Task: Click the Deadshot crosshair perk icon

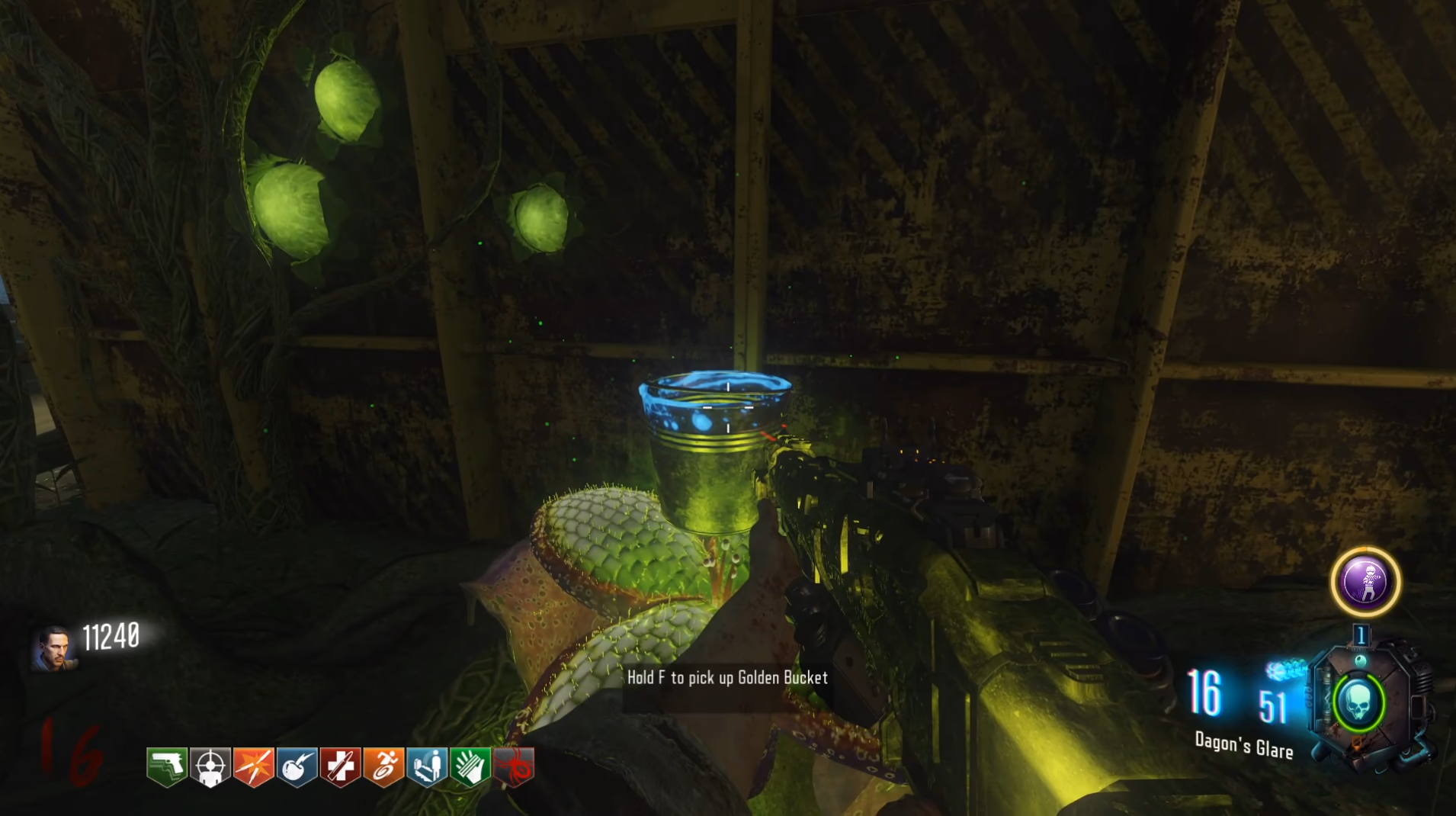Action: (210, 766)
